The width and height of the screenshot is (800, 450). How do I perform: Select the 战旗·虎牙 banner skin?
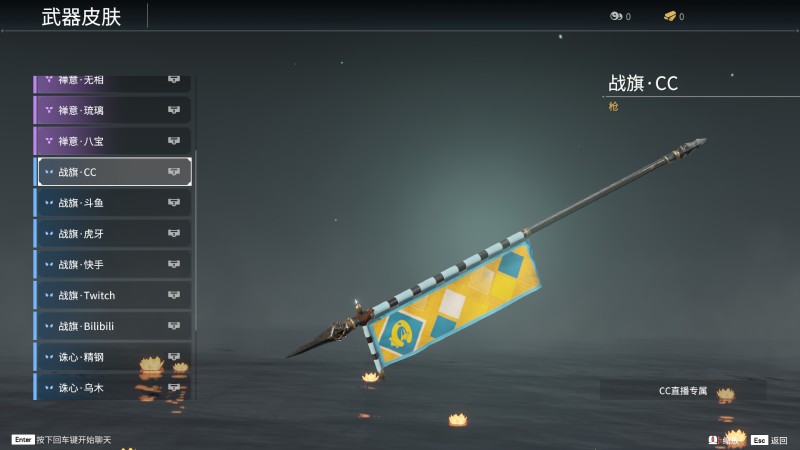pyautogui.click(x=112, y=234)
